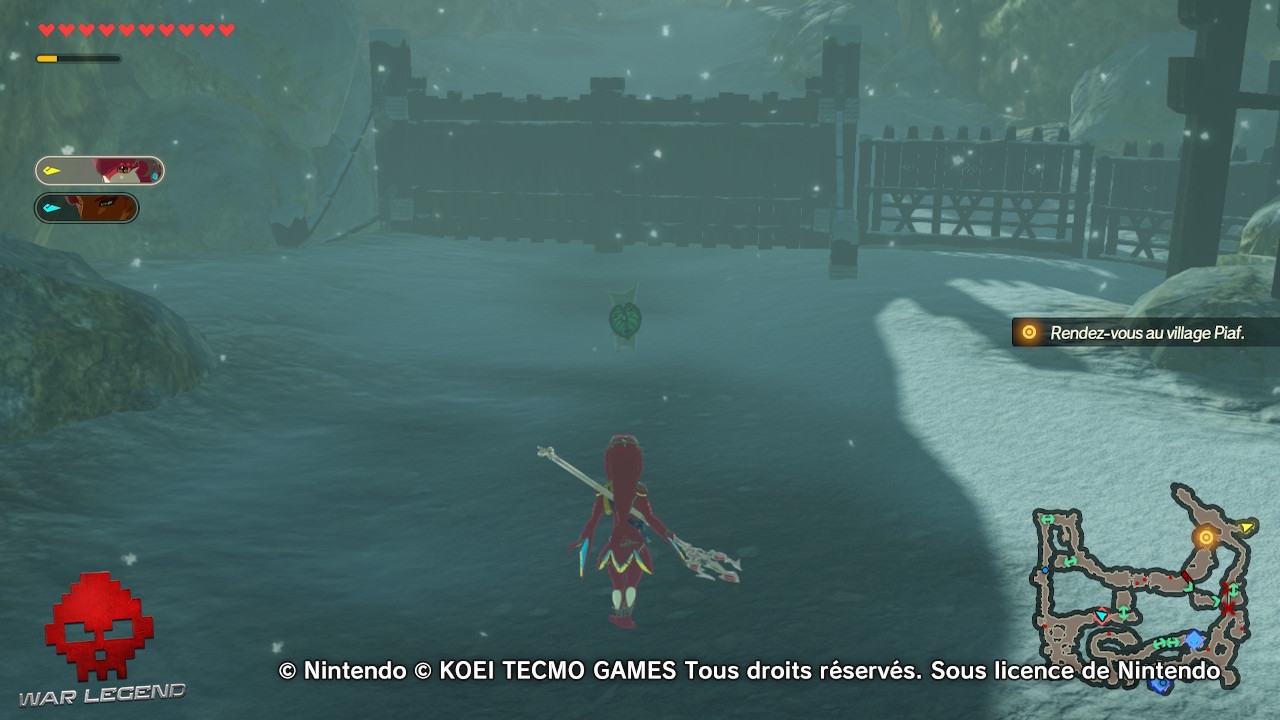The height and width of the screenshot is (720, 1280).
Task: Click the blue dot ally marker on the minimap
Action: pos(1044,570)
